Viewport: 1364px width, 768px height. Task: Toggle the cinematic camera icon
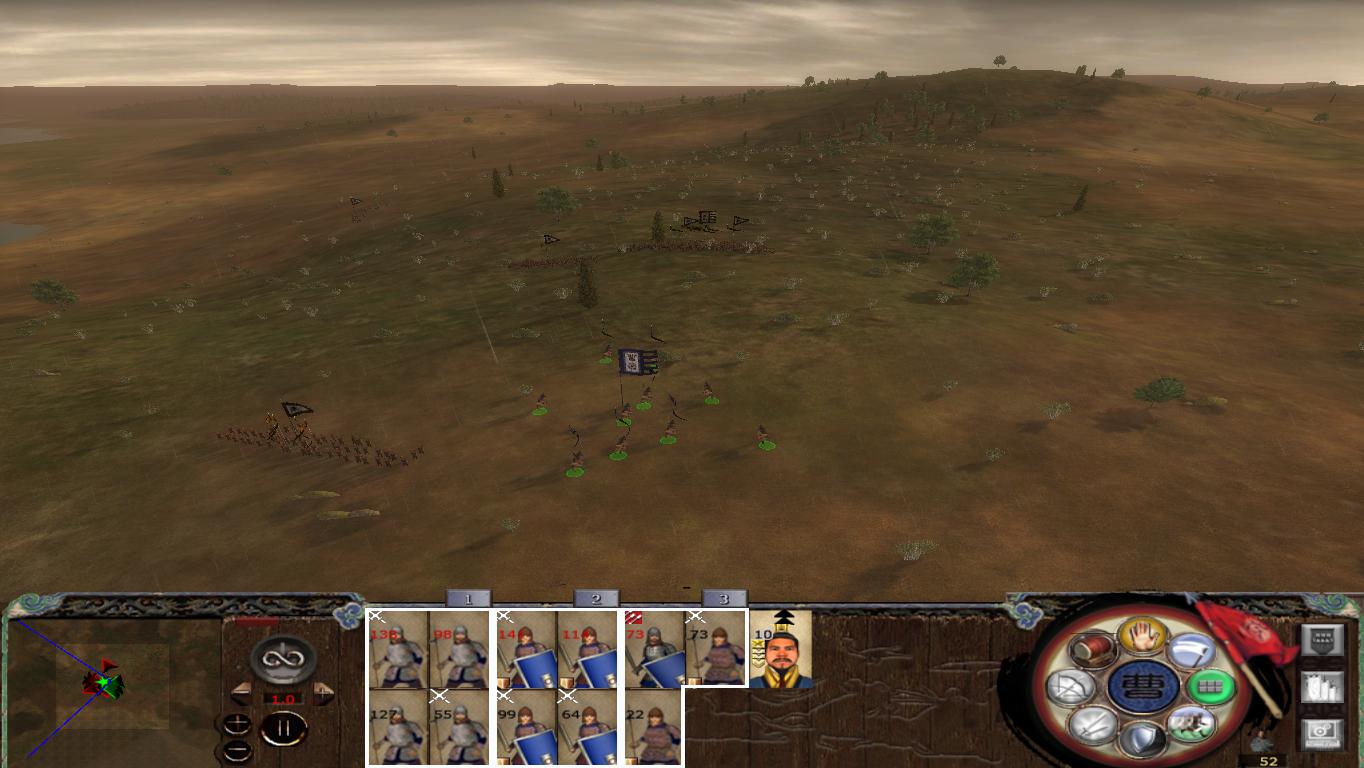[x=1322, y=735]
